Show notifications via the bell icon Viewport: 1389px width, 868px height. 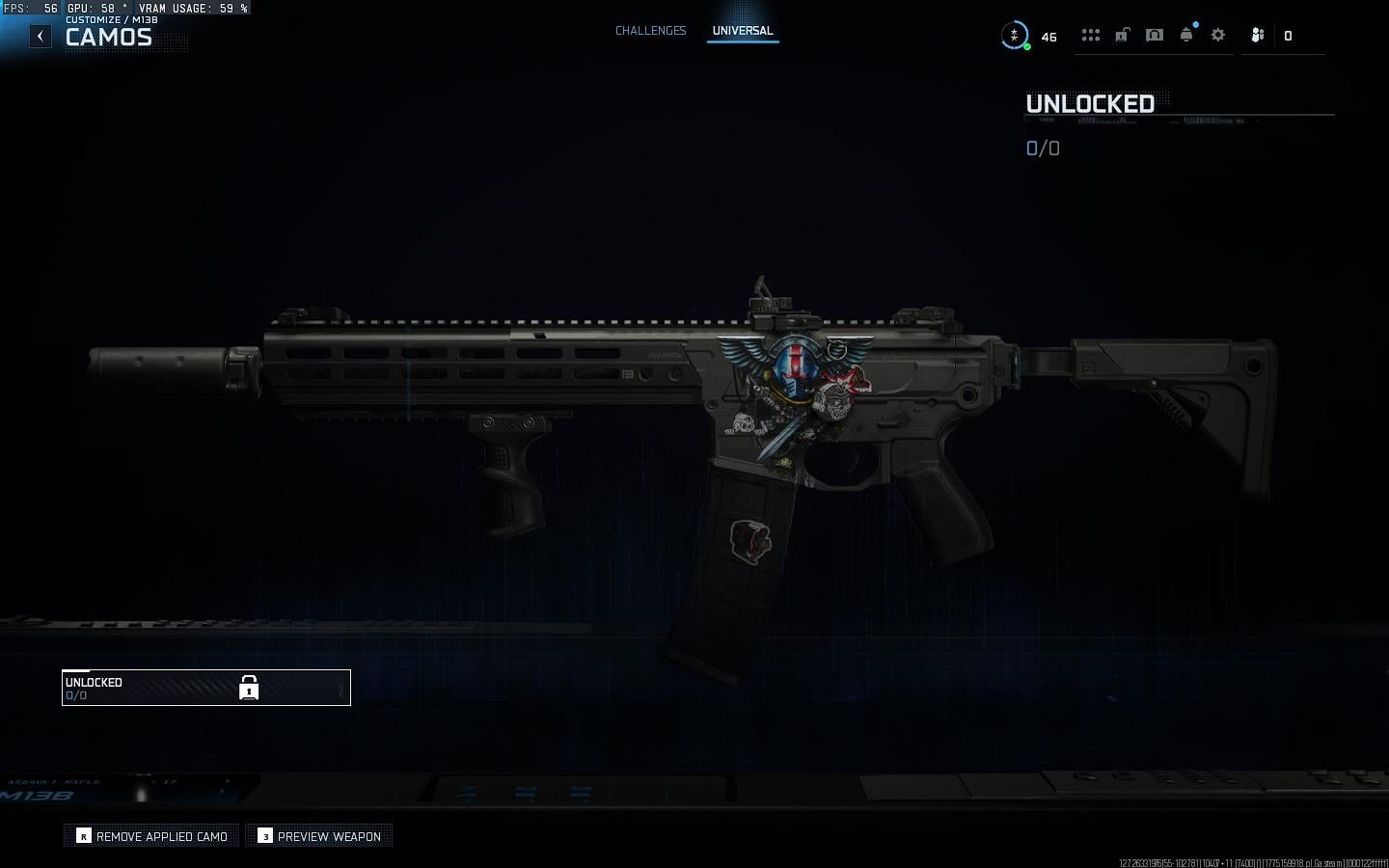coord(1186,36)
